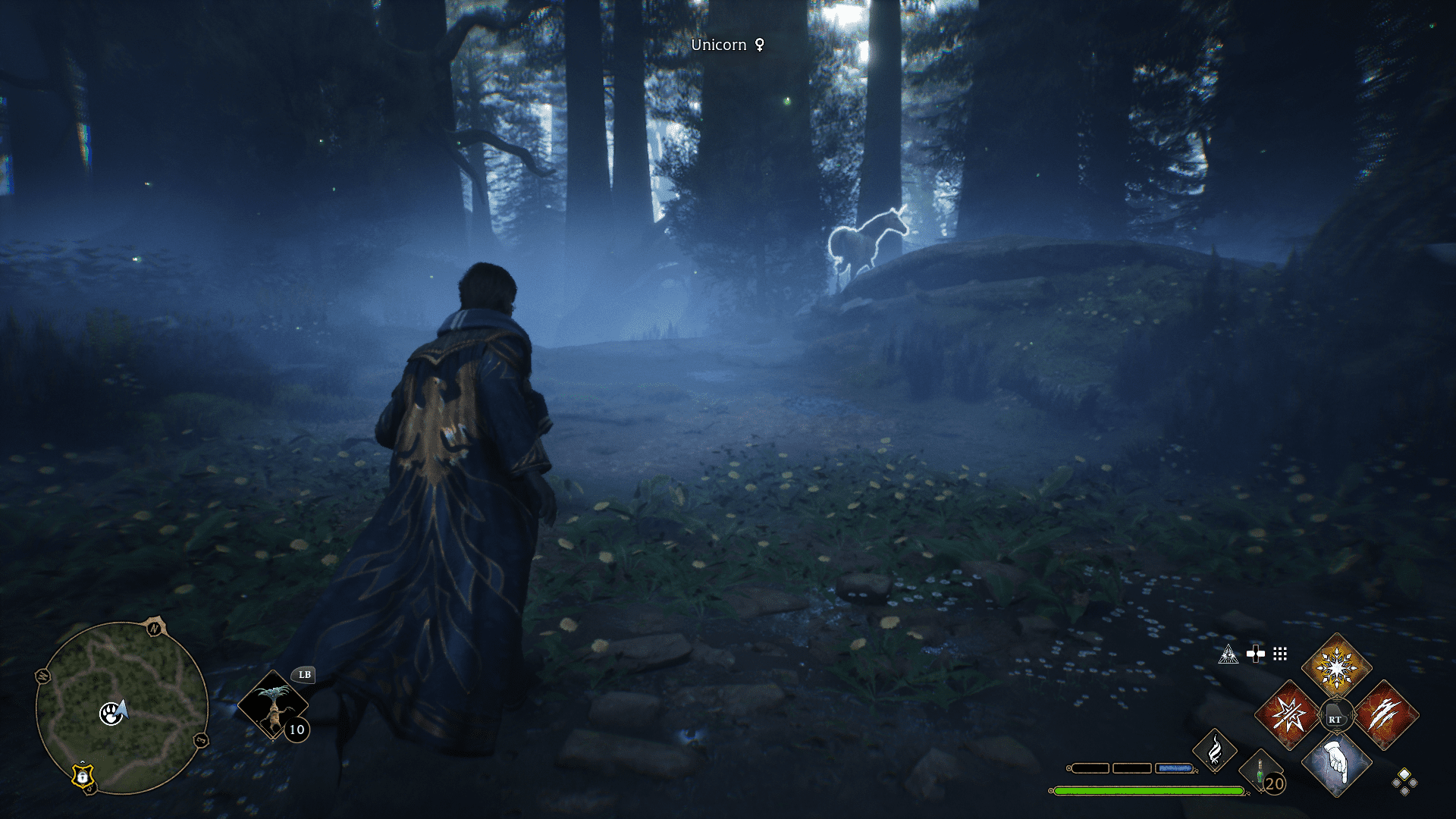Click the 10 count badge on the Mandrake slot

point(296,730)
